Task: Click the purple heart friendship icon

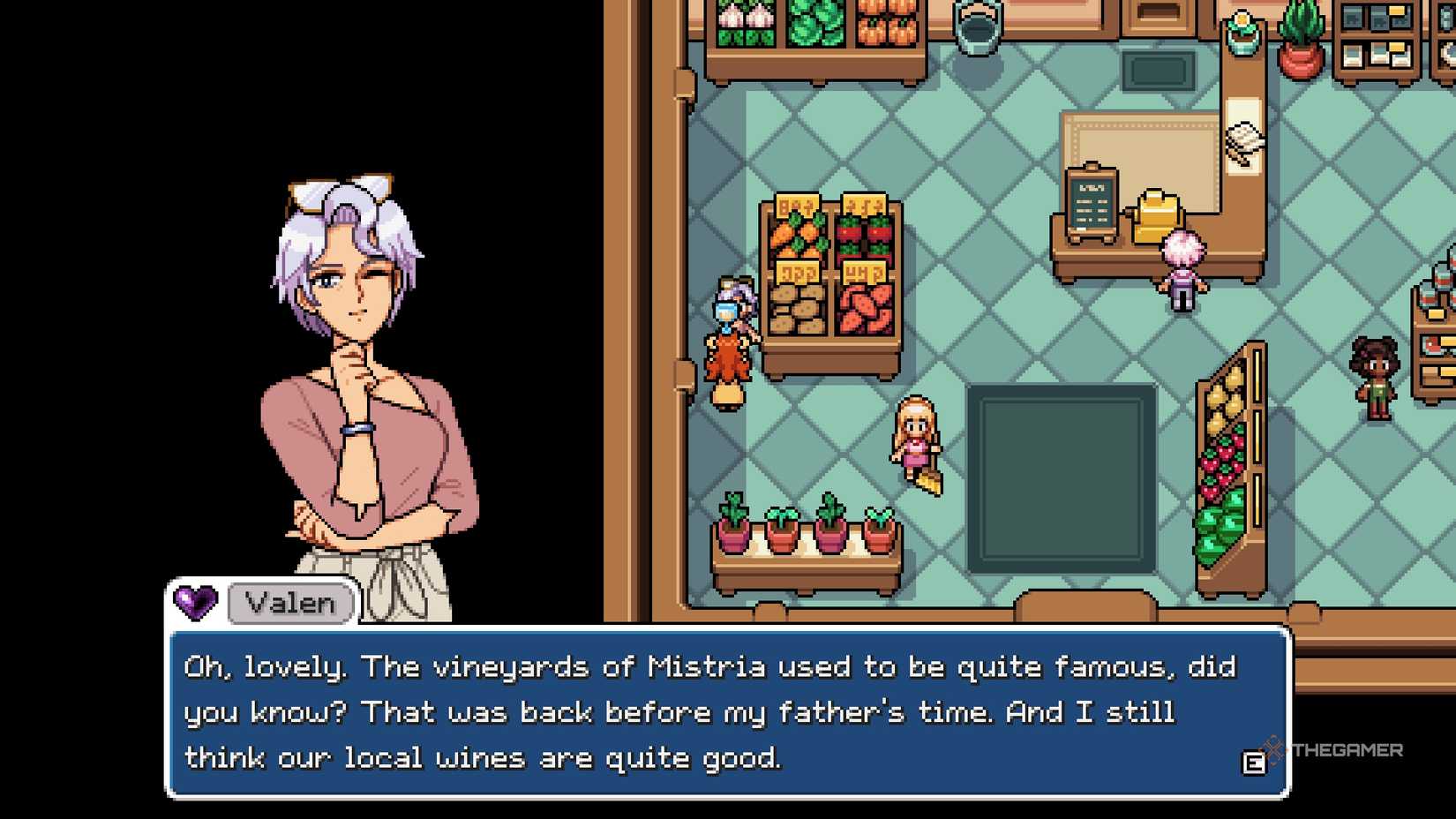Action: (196, 603)
